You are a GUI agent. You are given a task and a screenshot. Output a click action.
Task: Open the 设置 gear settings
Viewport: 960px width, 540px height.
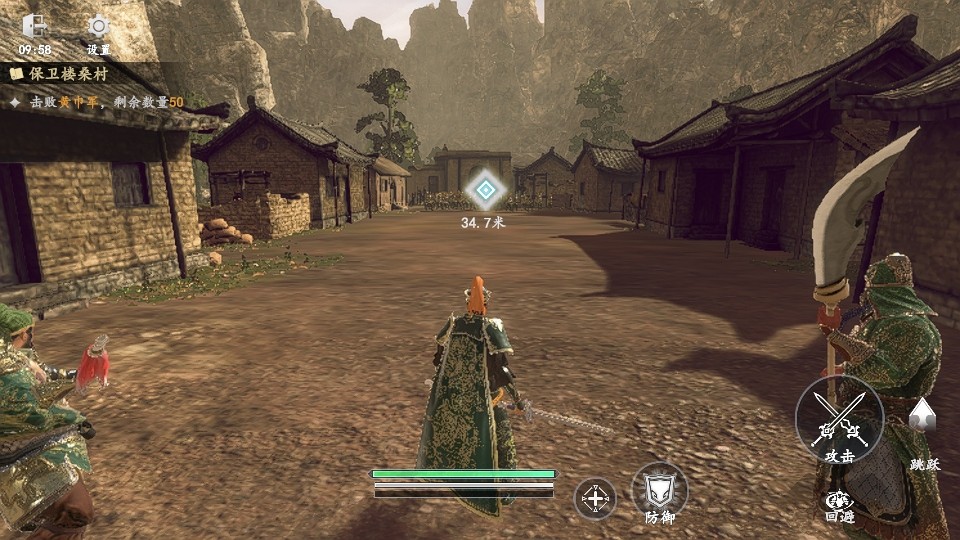98,27
